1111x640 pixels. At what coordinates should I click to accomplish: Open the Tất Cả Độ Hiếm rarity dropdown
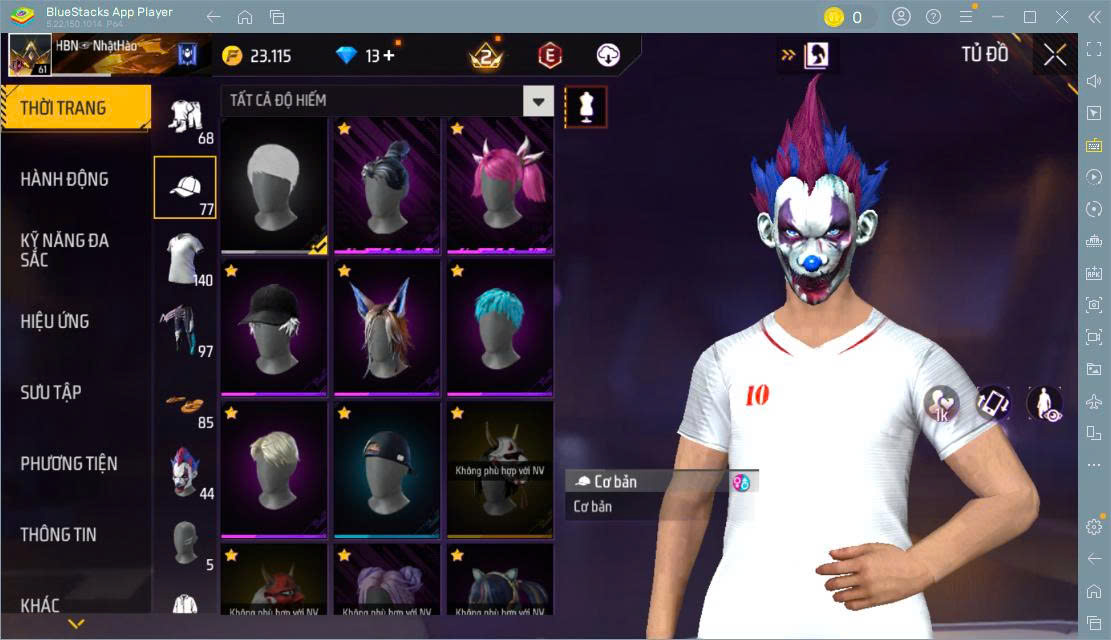click(x=538, y=100)
